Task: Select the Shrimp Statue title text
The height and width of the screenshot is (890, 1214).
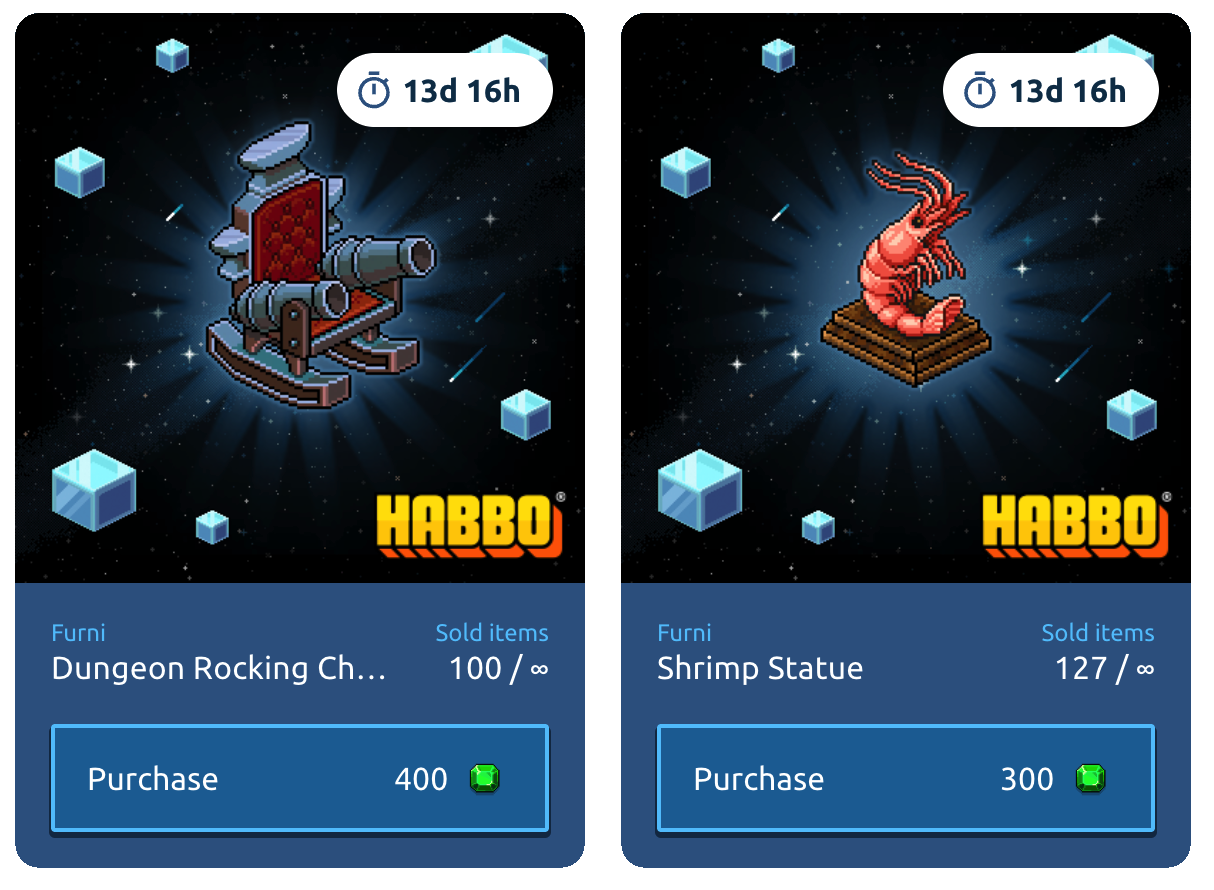Action: point(760,668)
